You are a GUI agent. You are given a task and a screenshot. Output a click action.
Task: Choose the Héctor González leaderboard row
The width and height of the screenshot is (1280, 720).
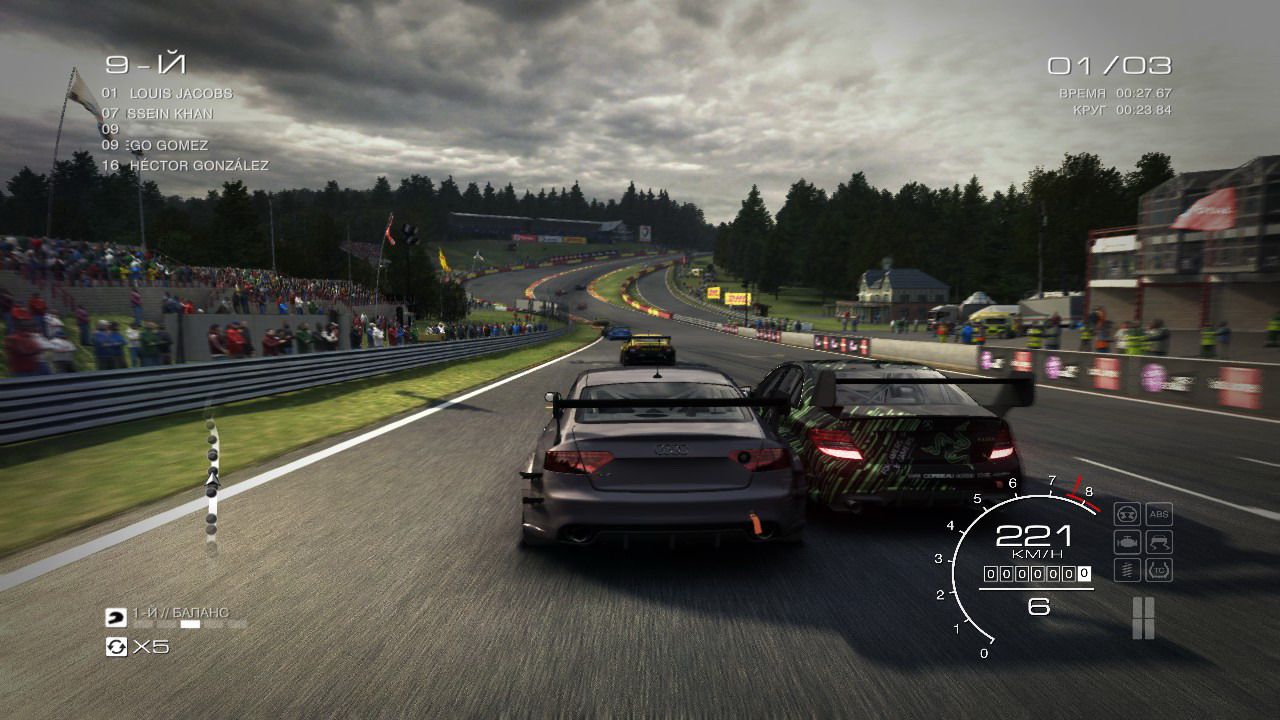[198, 165]
